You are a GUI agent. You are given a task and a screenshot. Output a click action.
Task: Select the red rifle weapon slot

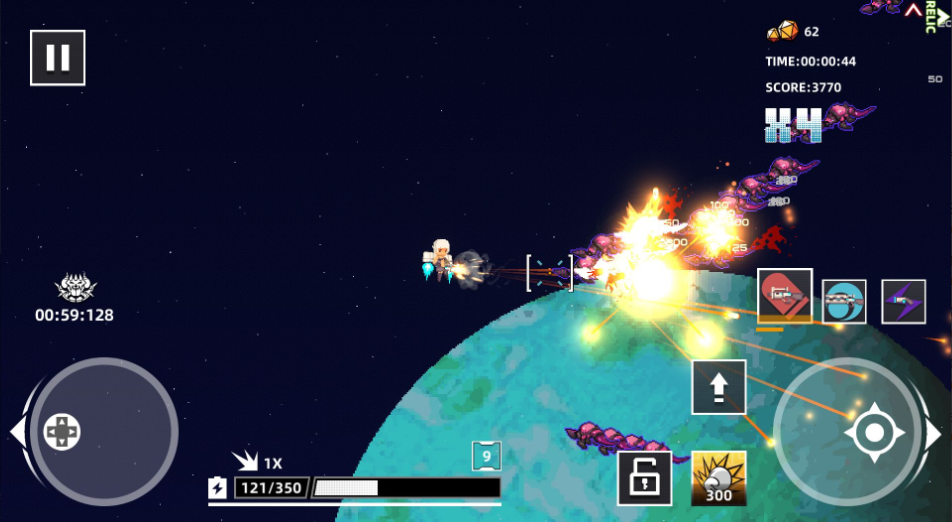[x=784, y=296]
